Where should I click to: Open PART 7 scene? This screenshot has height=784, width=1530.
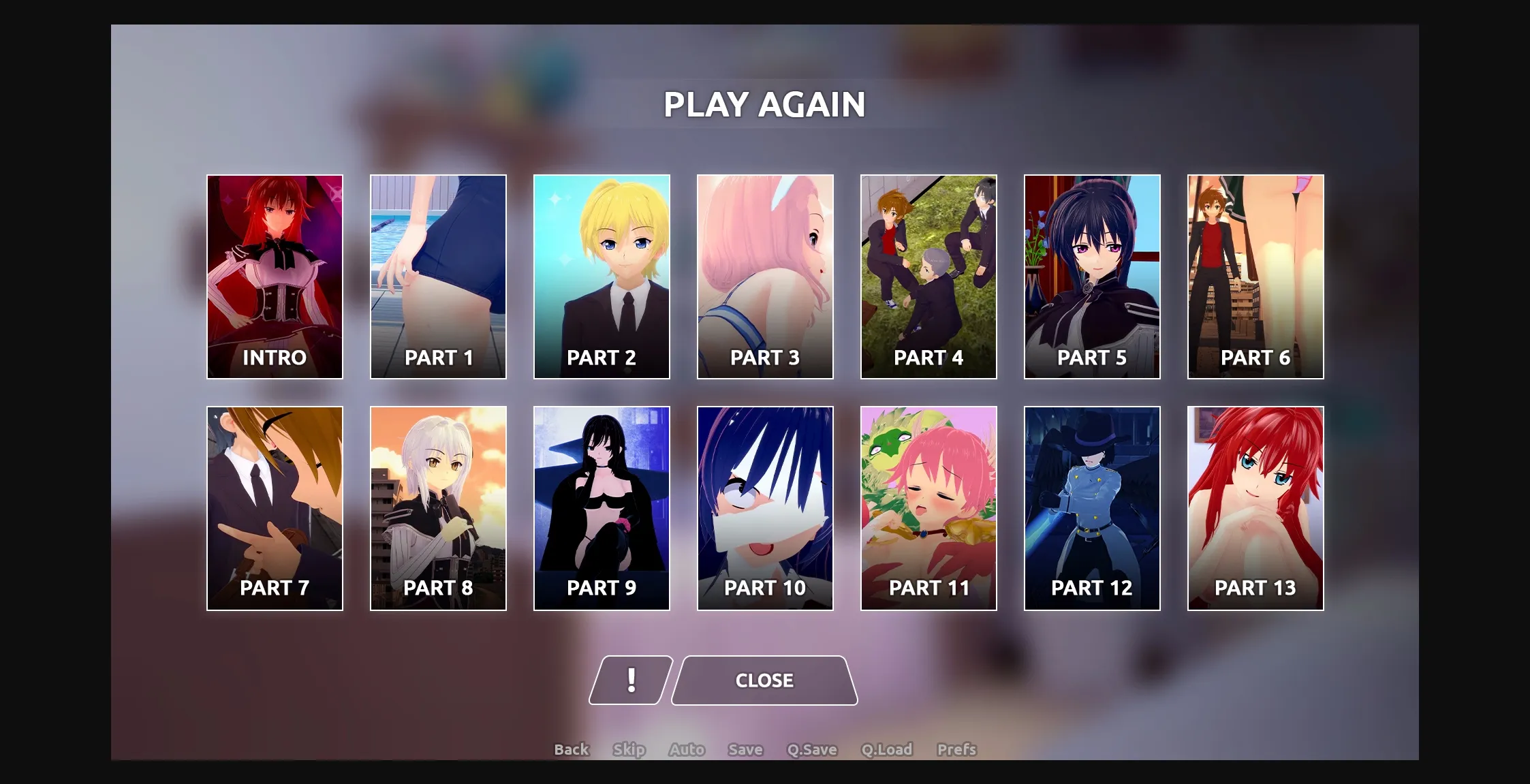275,506
